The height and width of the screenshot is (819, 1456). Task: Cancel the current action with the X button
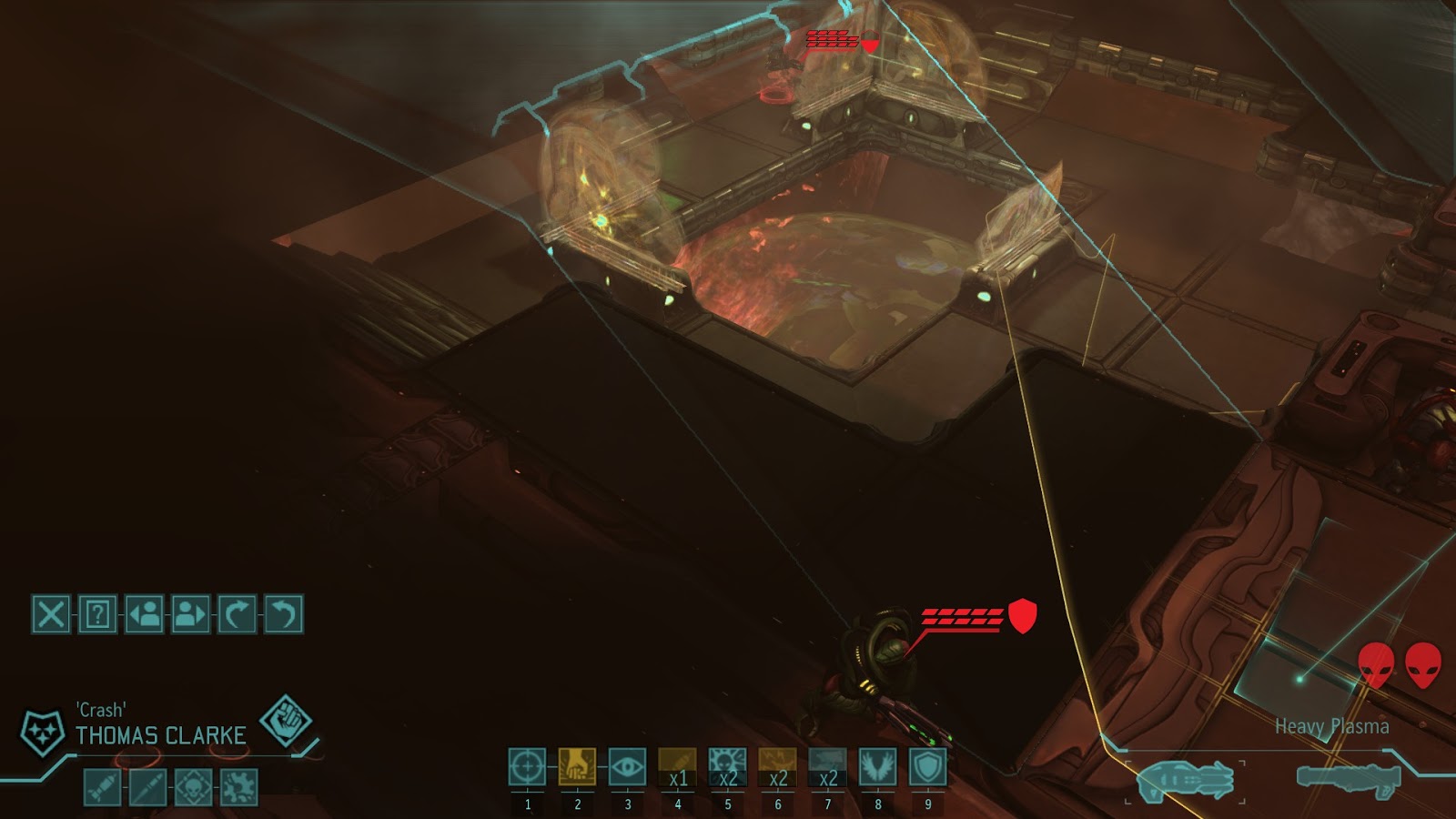50,614
